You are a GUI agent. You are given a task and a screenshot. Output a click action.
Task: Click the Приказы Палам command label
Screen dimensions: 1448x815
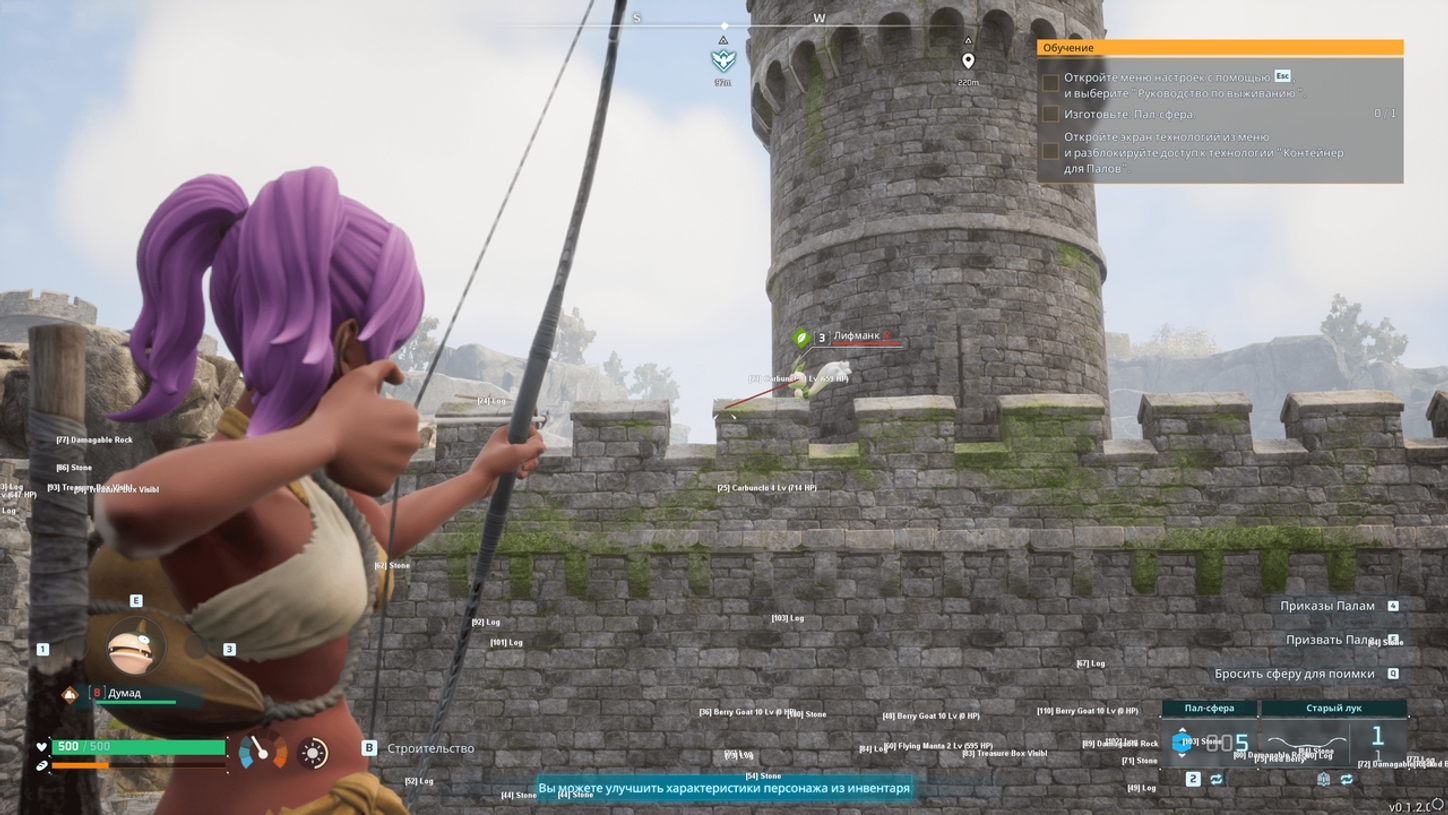[x=1327, y=606]
